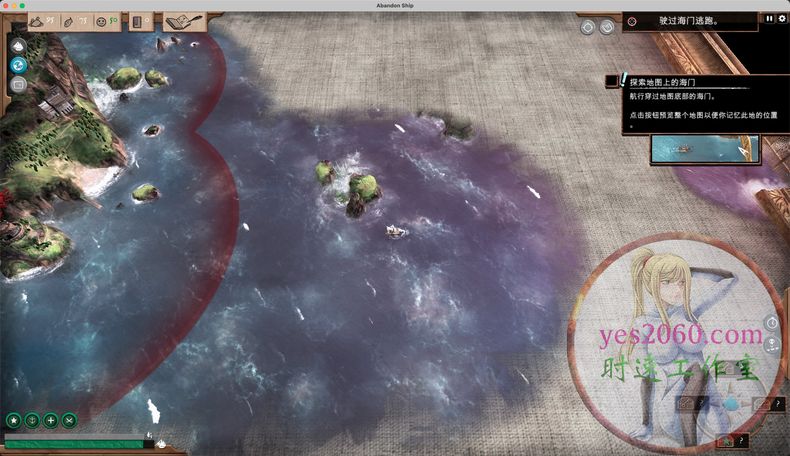Click the ship icon in top bar
The width and height of the screenshot is (790, 456).
(37, 20)
